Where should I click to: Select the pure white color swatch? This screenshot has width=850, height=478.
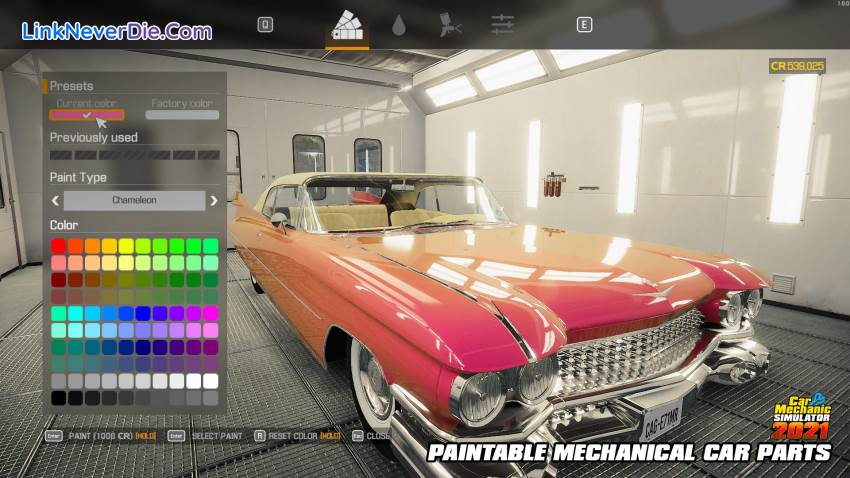point(211,381)
